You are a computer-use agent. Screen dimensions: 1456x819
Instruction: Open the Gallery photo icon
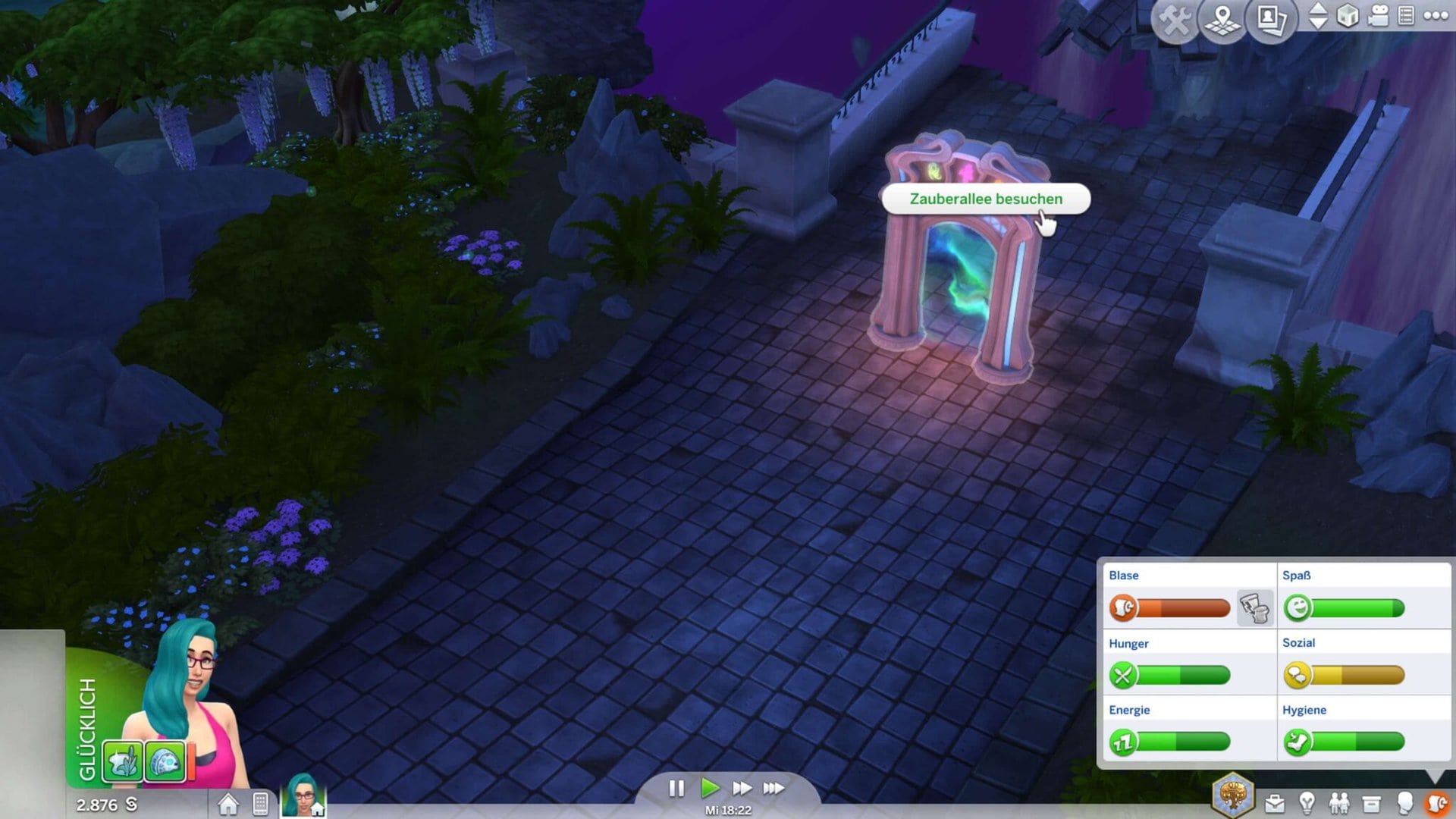pos(1272,19)
